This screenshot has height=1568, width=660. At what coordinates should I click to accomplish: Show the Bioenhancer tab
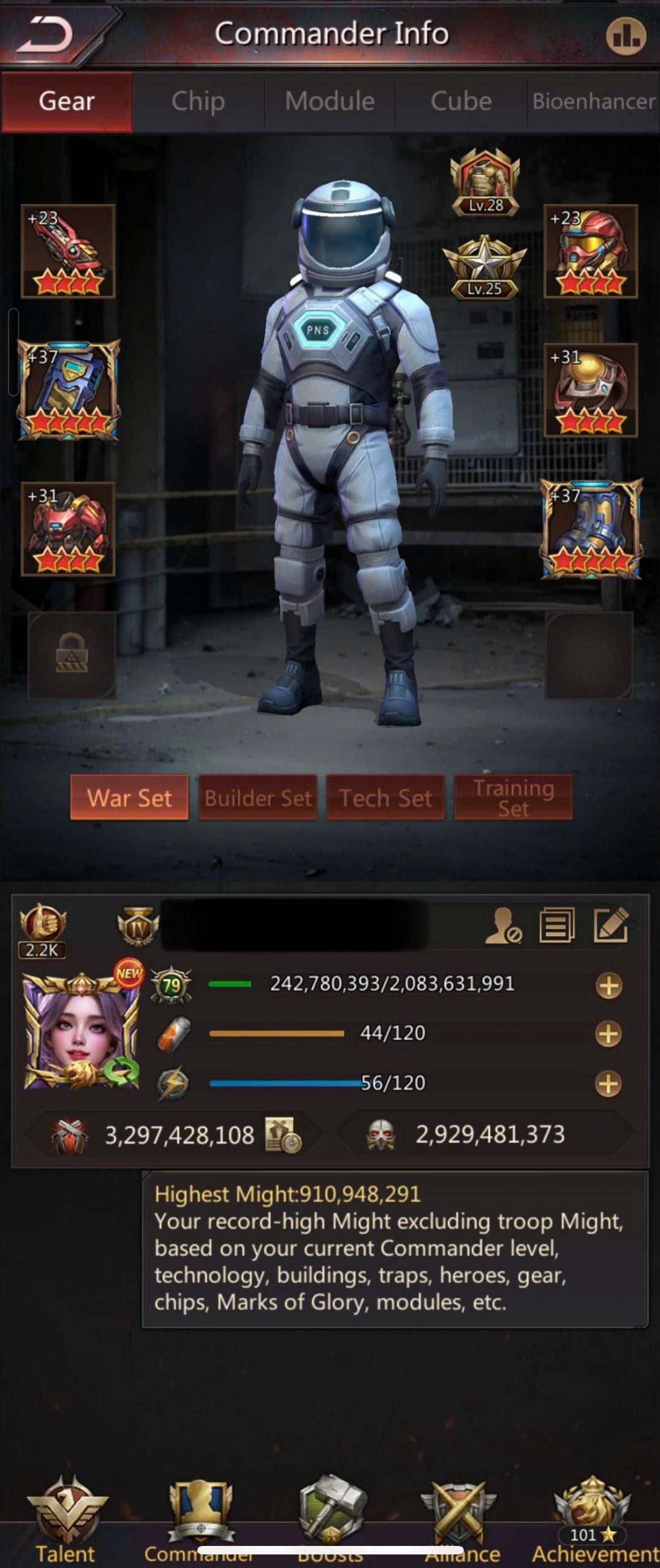pos(593,102)
